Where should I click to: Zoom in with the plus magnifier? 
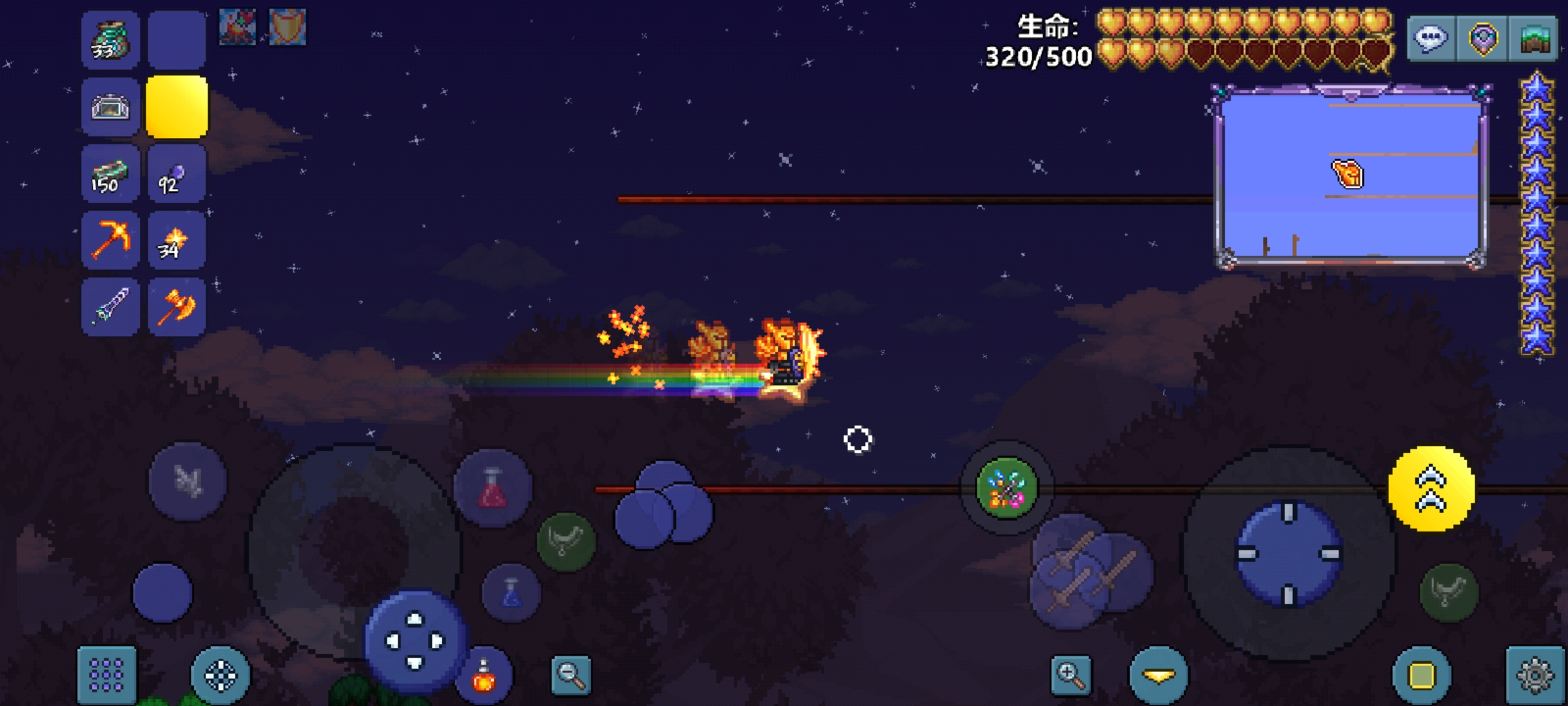tap(1071, 673)
